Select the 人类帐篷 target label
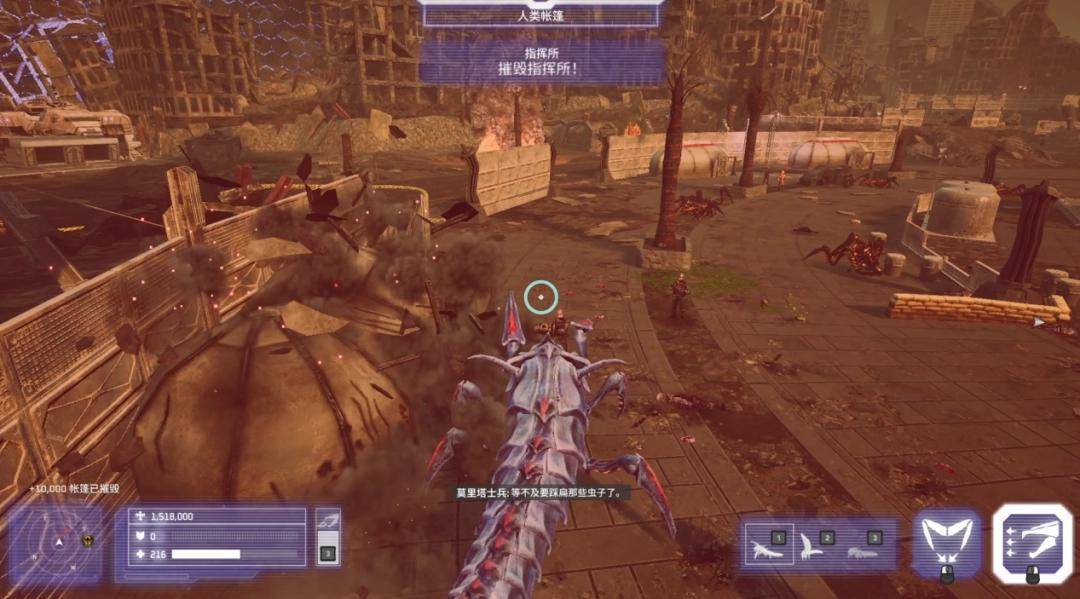1080x599 pixels. point(540,14)
